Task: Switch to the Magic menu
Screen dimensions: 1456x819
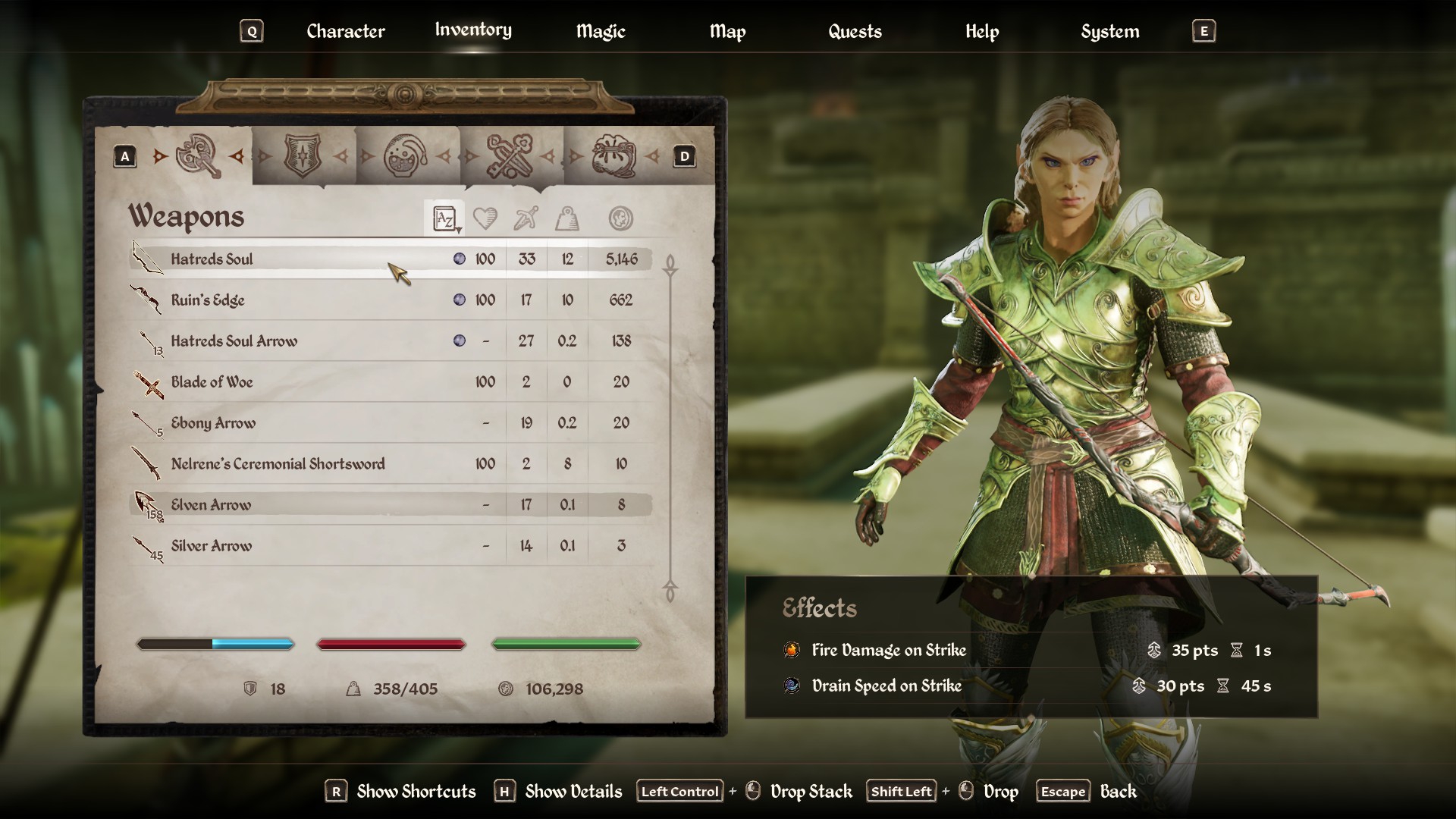Action: coord(601,31)
